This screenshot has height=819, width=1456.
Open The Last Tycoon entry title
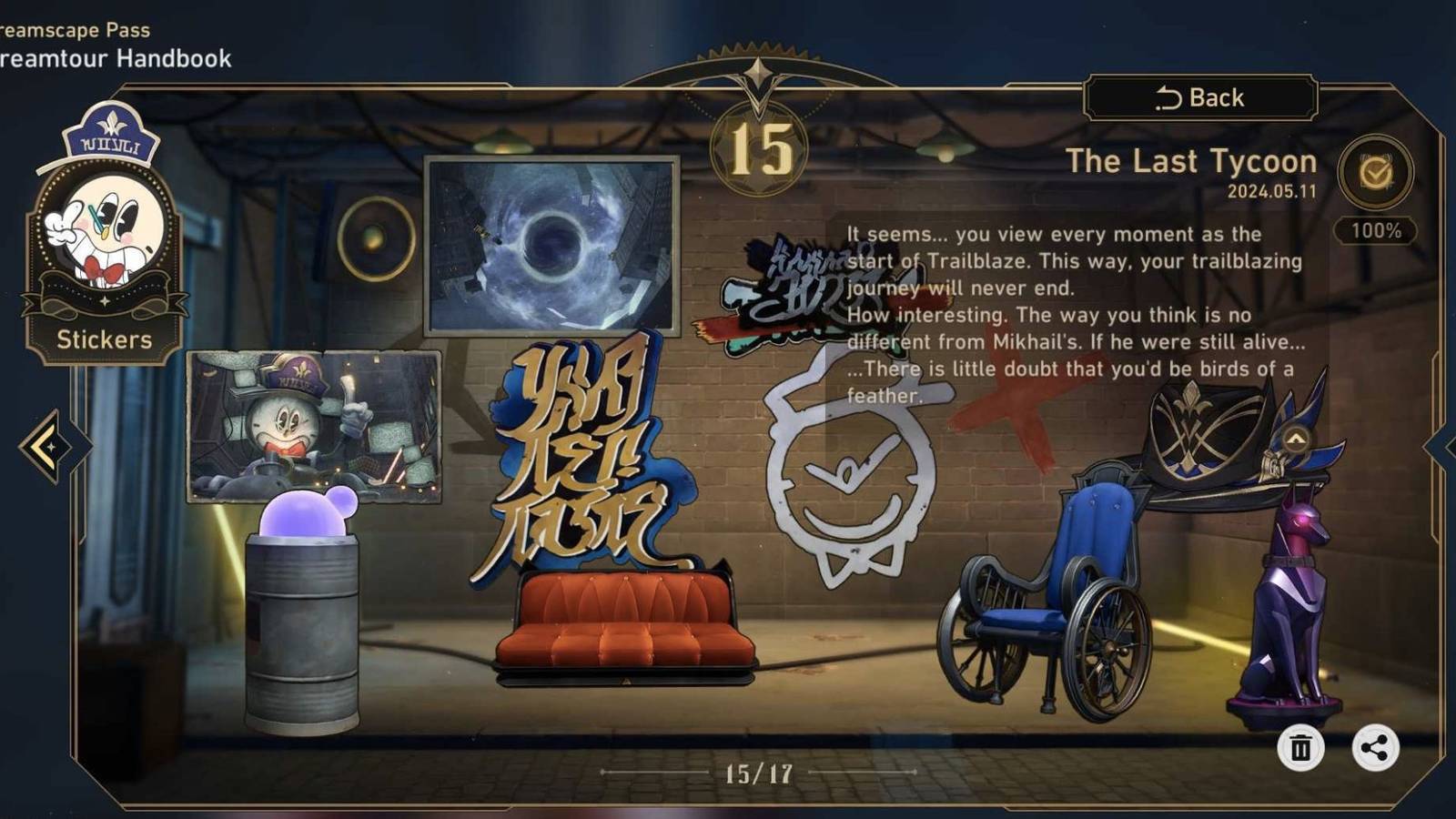(x=1194, y=162)
